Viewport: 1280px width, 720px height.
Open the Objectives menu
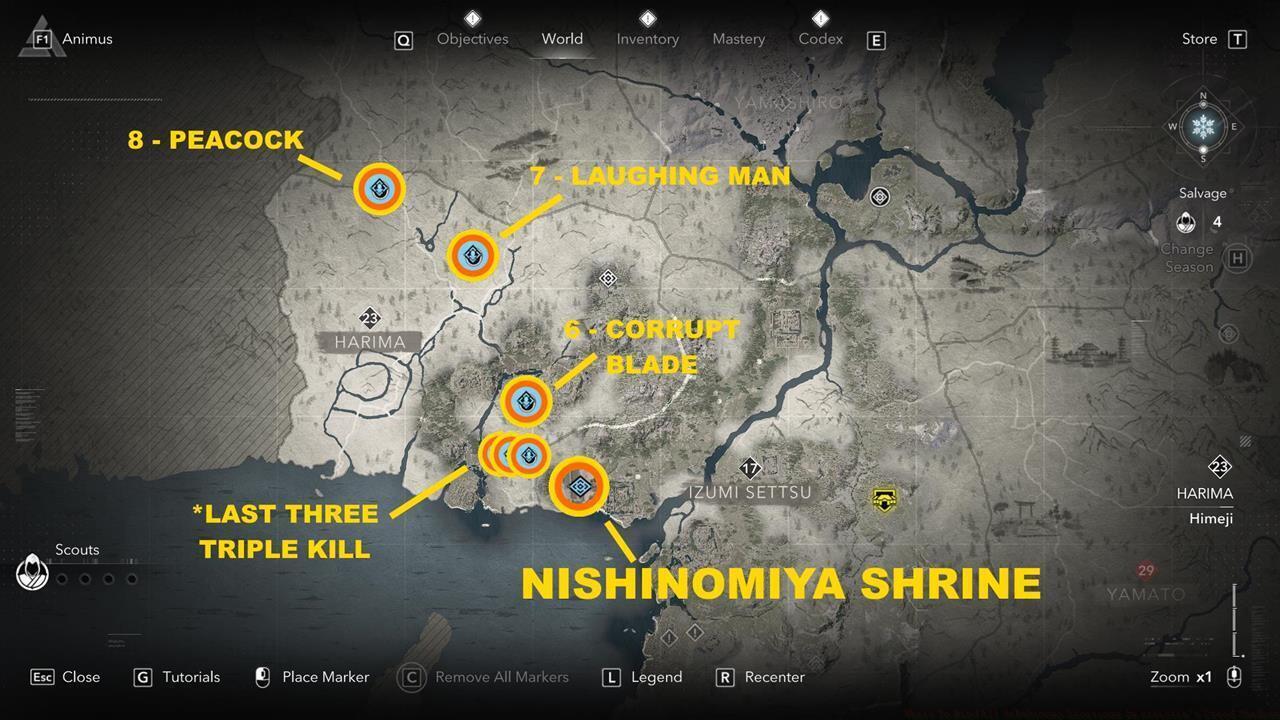coord(472,39)
